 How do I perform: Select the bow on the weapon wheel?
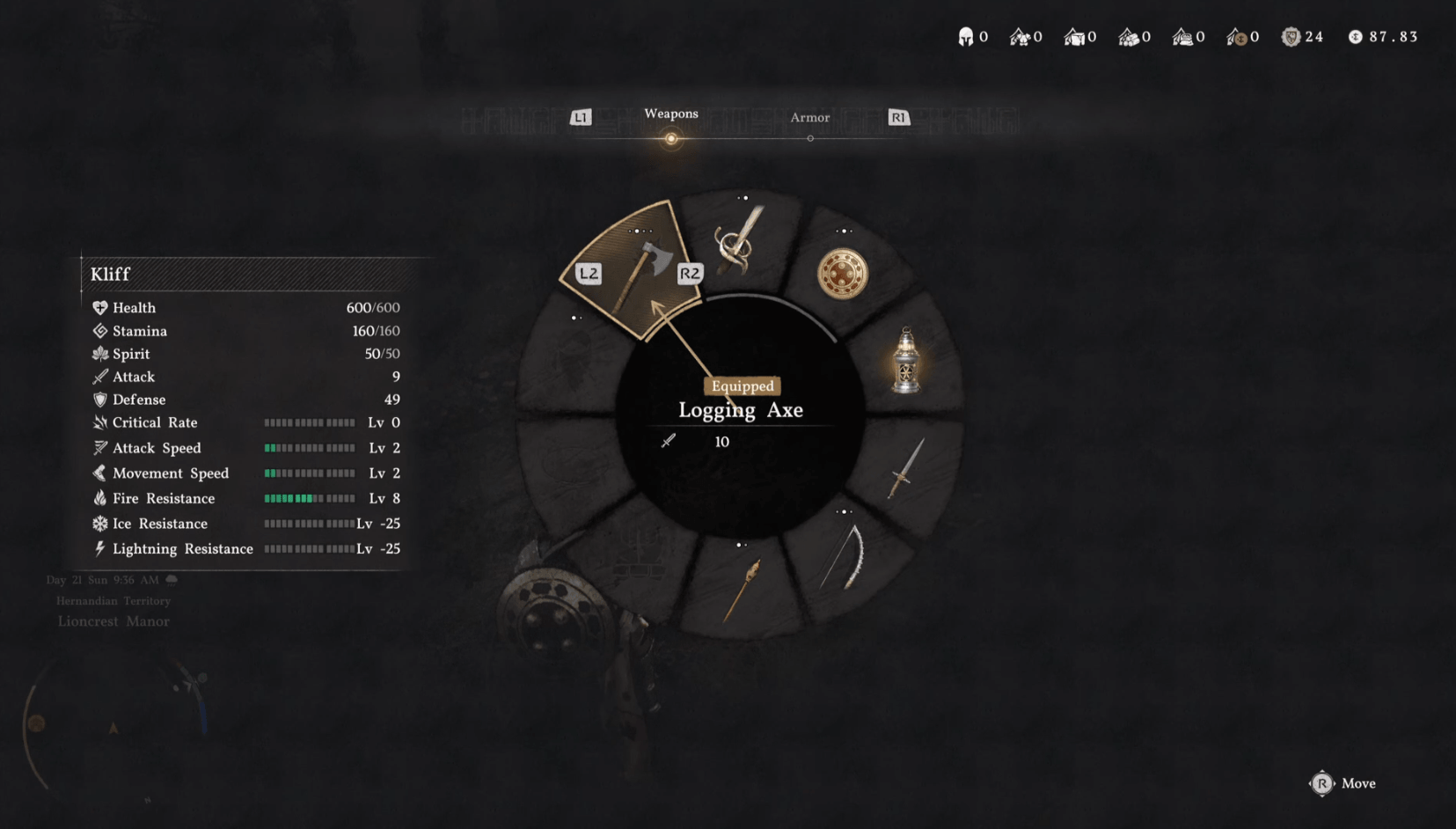847,554
